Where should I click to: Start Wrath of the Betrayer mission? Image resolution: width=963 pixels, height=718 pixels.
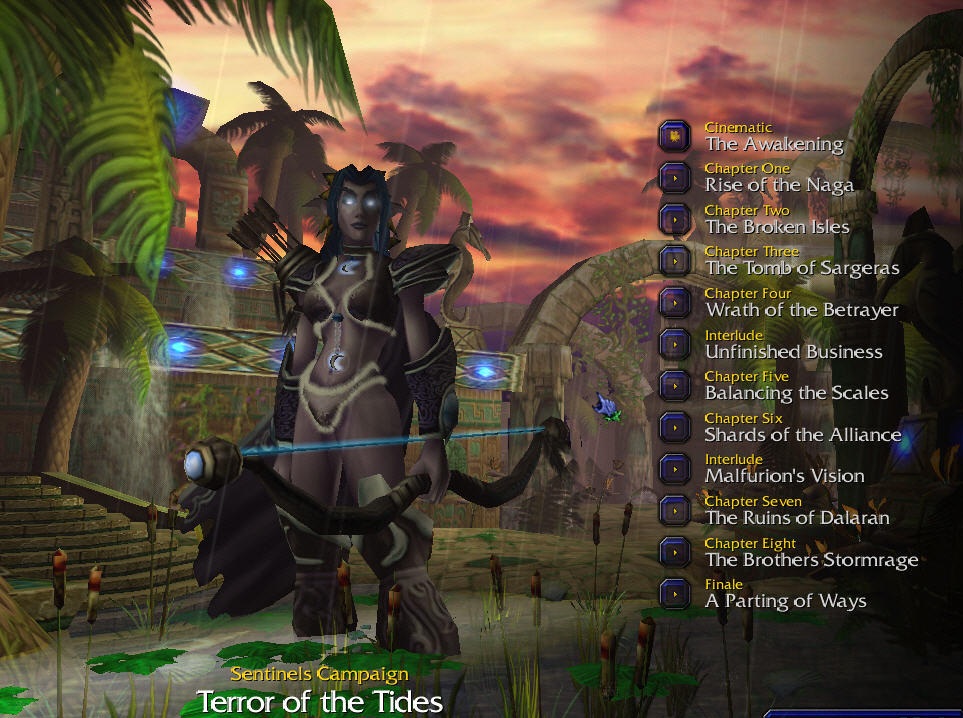click(x=675, y=302)
